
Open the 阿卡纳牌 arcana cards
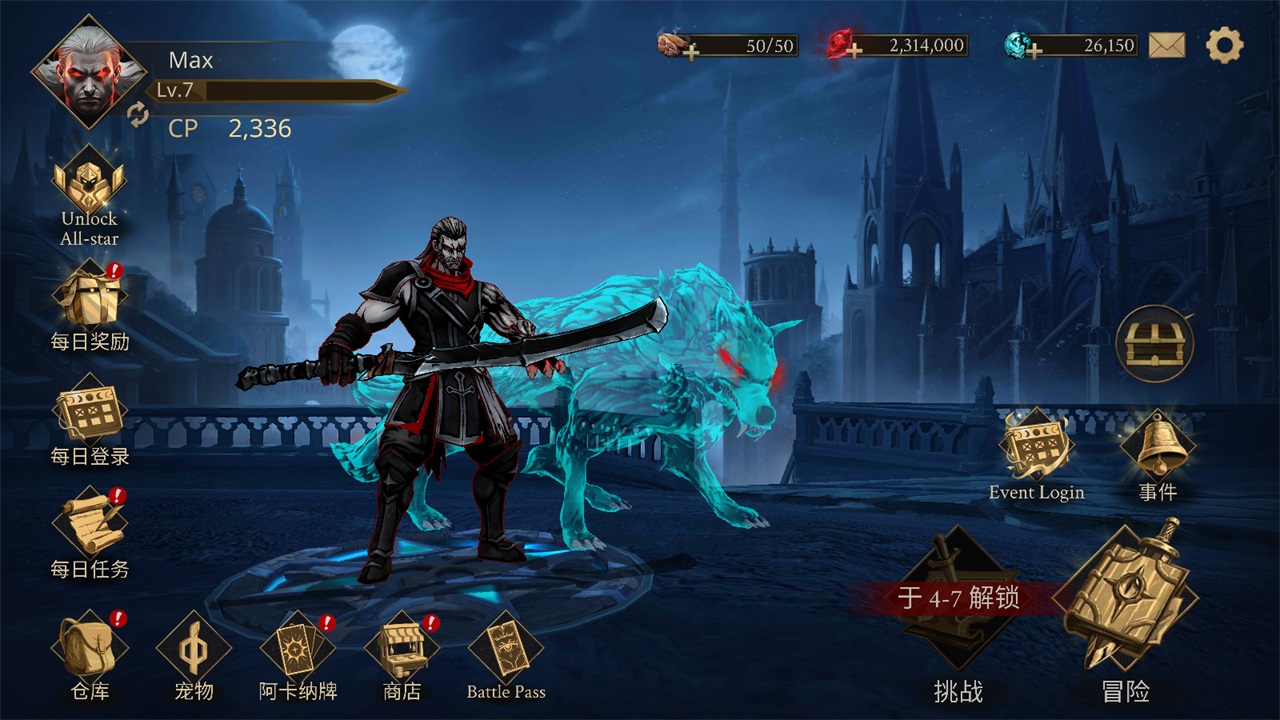pyautogui.click(x=299, y=648)
